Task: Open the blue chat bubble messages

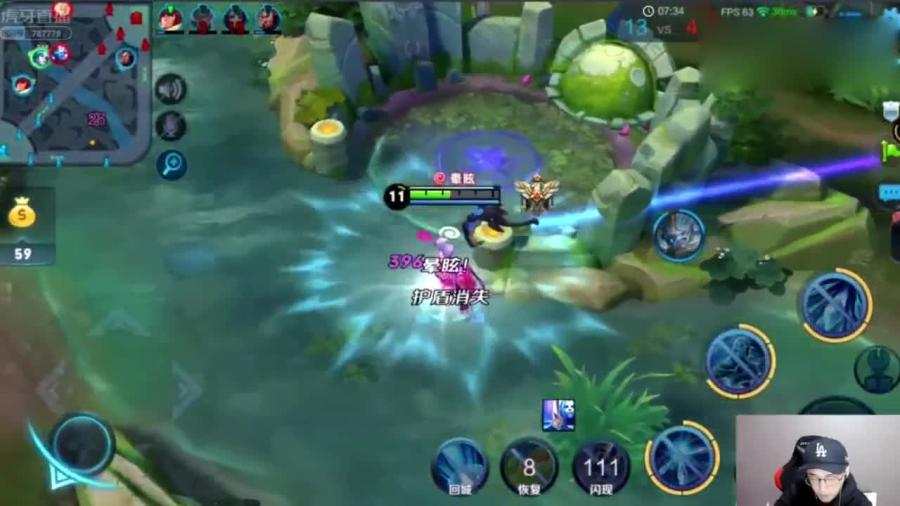Action: pyautogui.click(x=889, y=192)
